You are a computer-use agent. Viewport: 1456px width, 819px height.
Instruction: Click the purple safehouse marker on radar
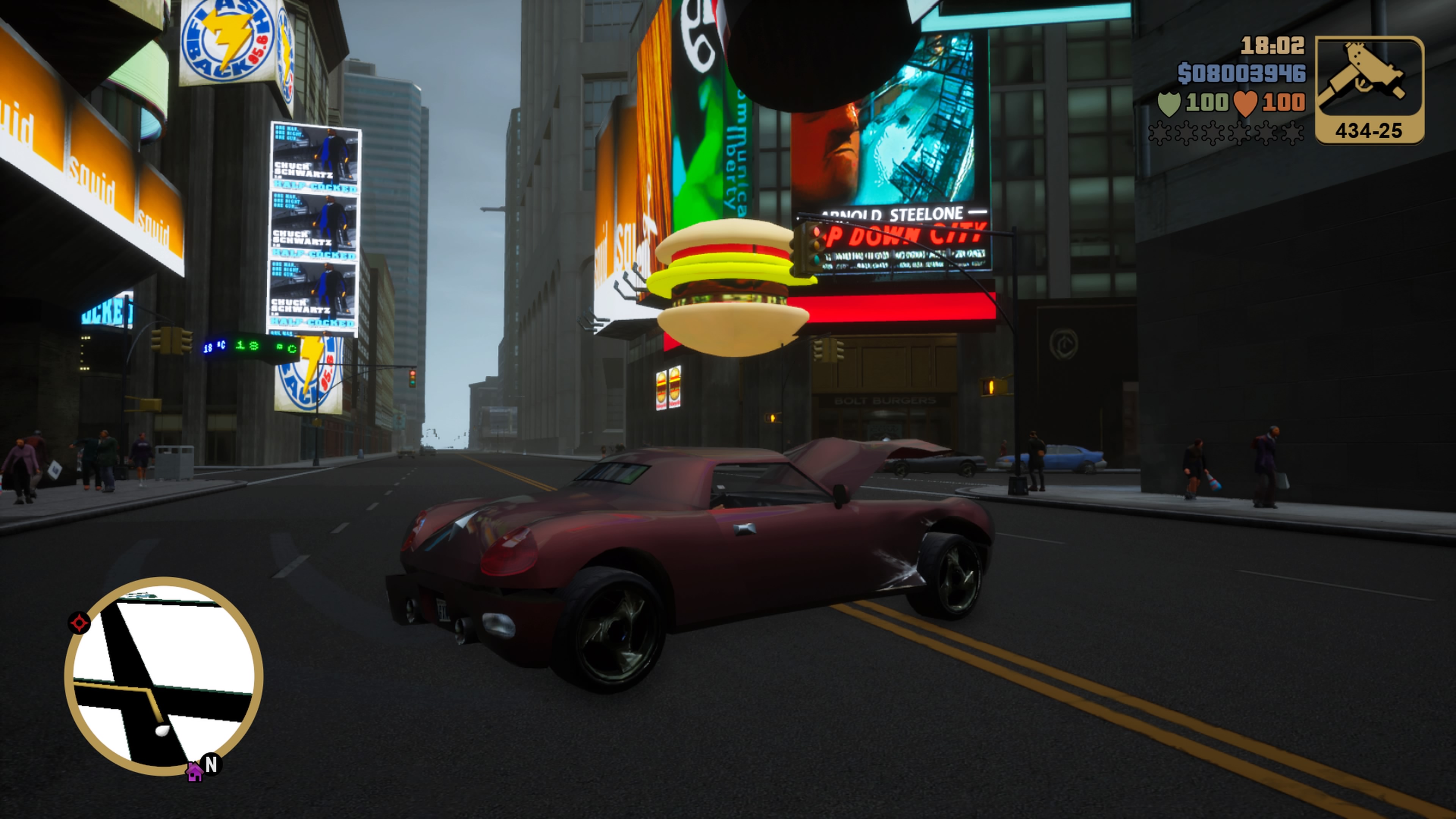(x=195, y=772)
